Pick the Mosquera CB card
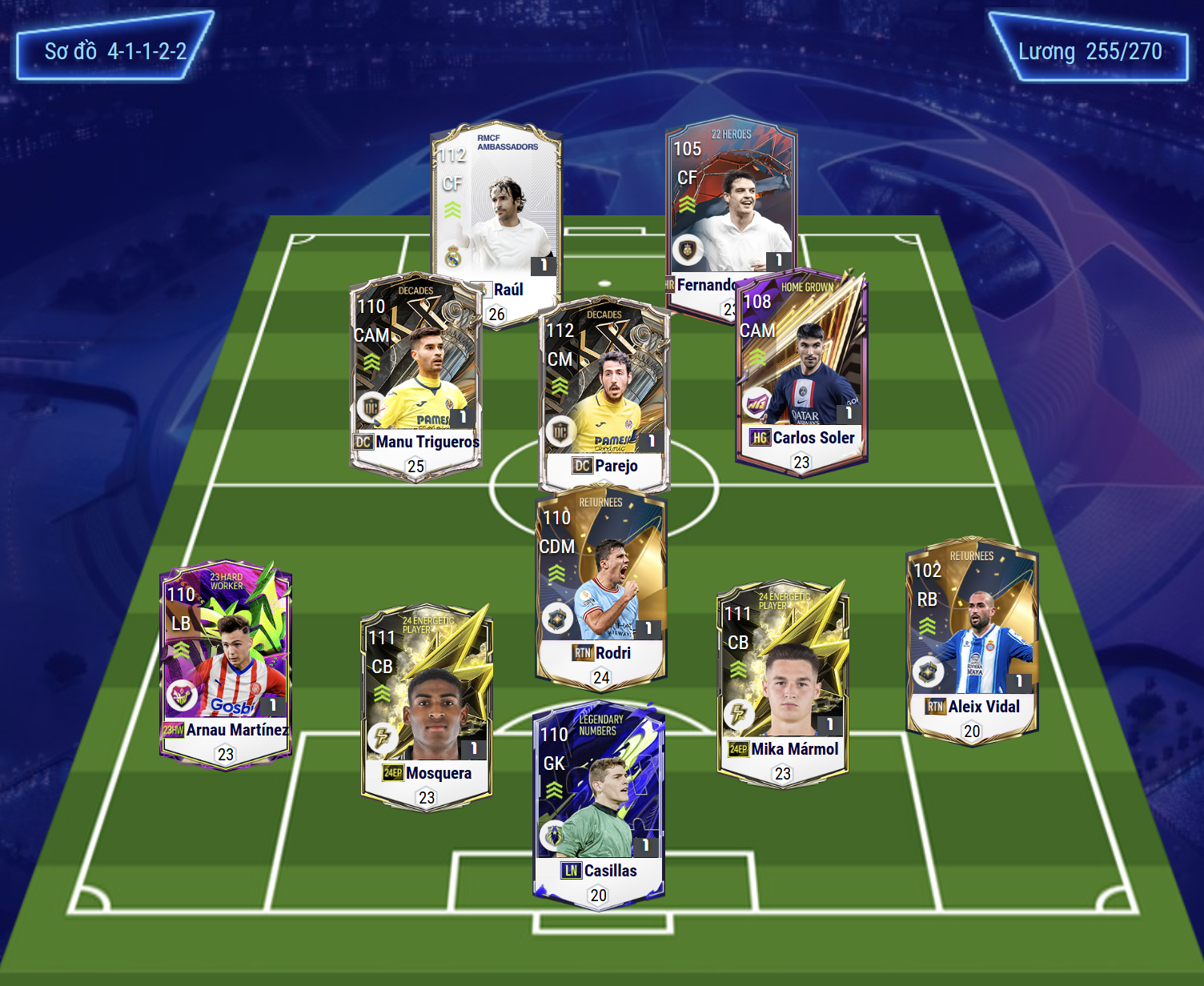The width and height of the screenshot is (1204, 986). pyautogui.click(x=427, y=704)
